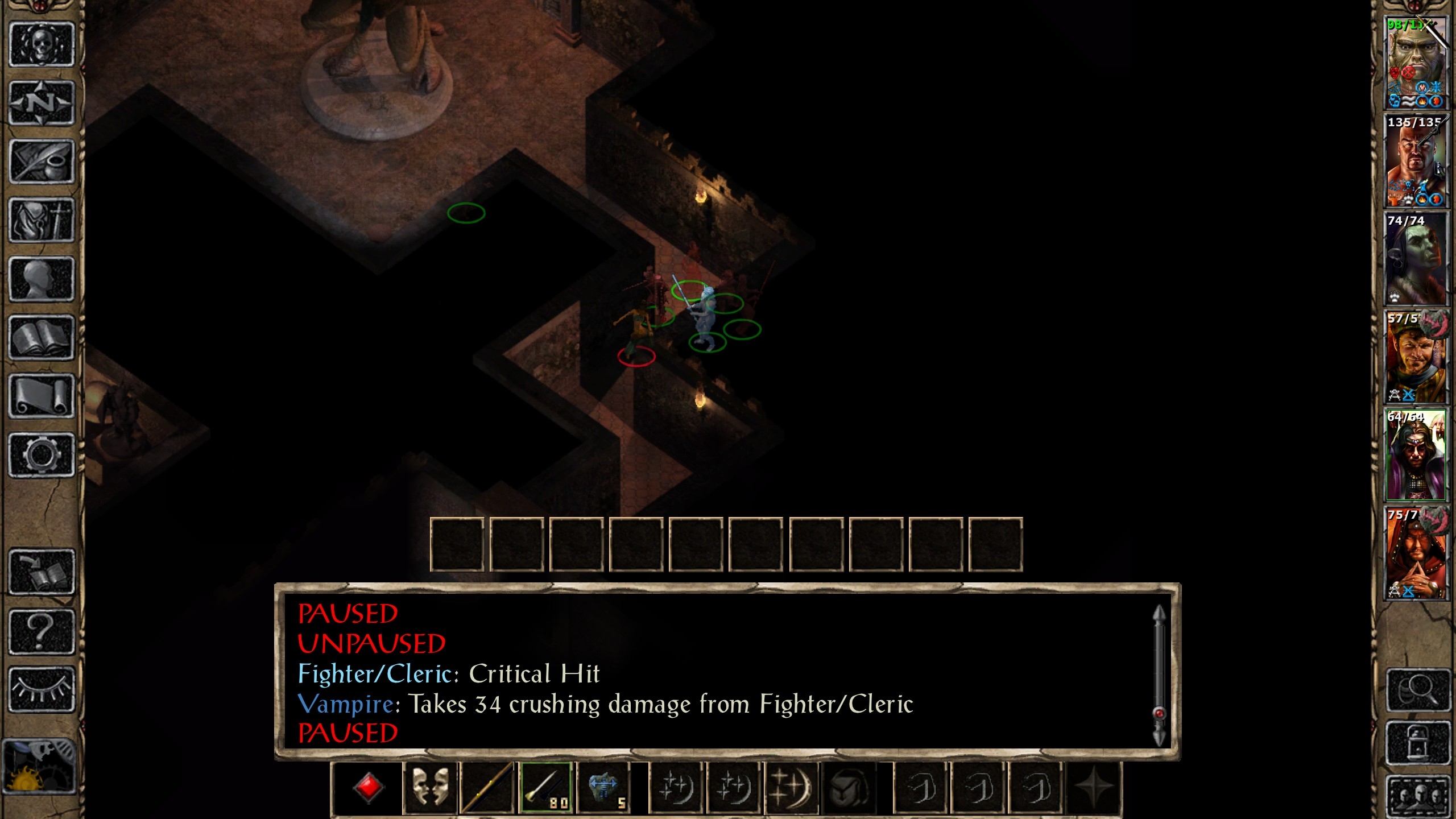Open the inventory screen button

coord(42,221)
